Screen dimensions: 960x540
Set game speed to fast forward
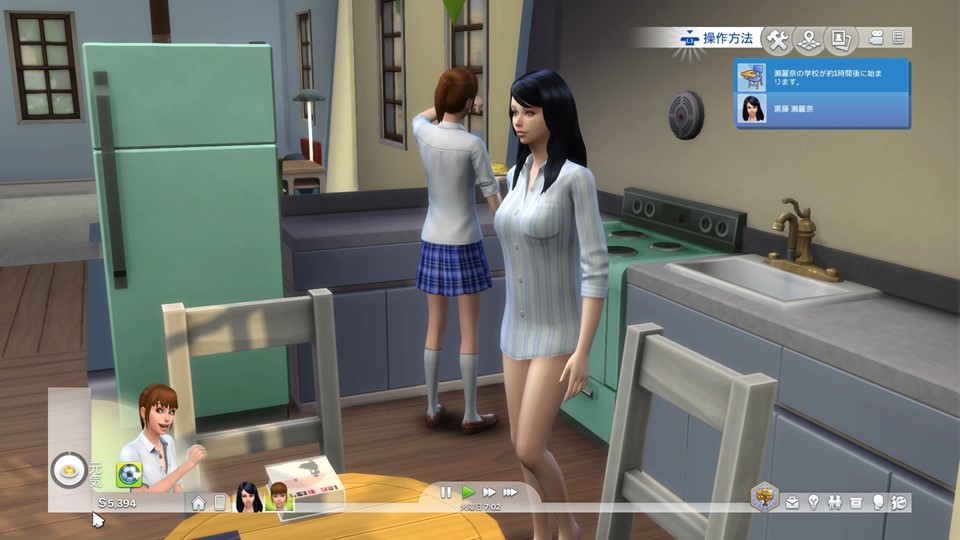click(489, 493)
